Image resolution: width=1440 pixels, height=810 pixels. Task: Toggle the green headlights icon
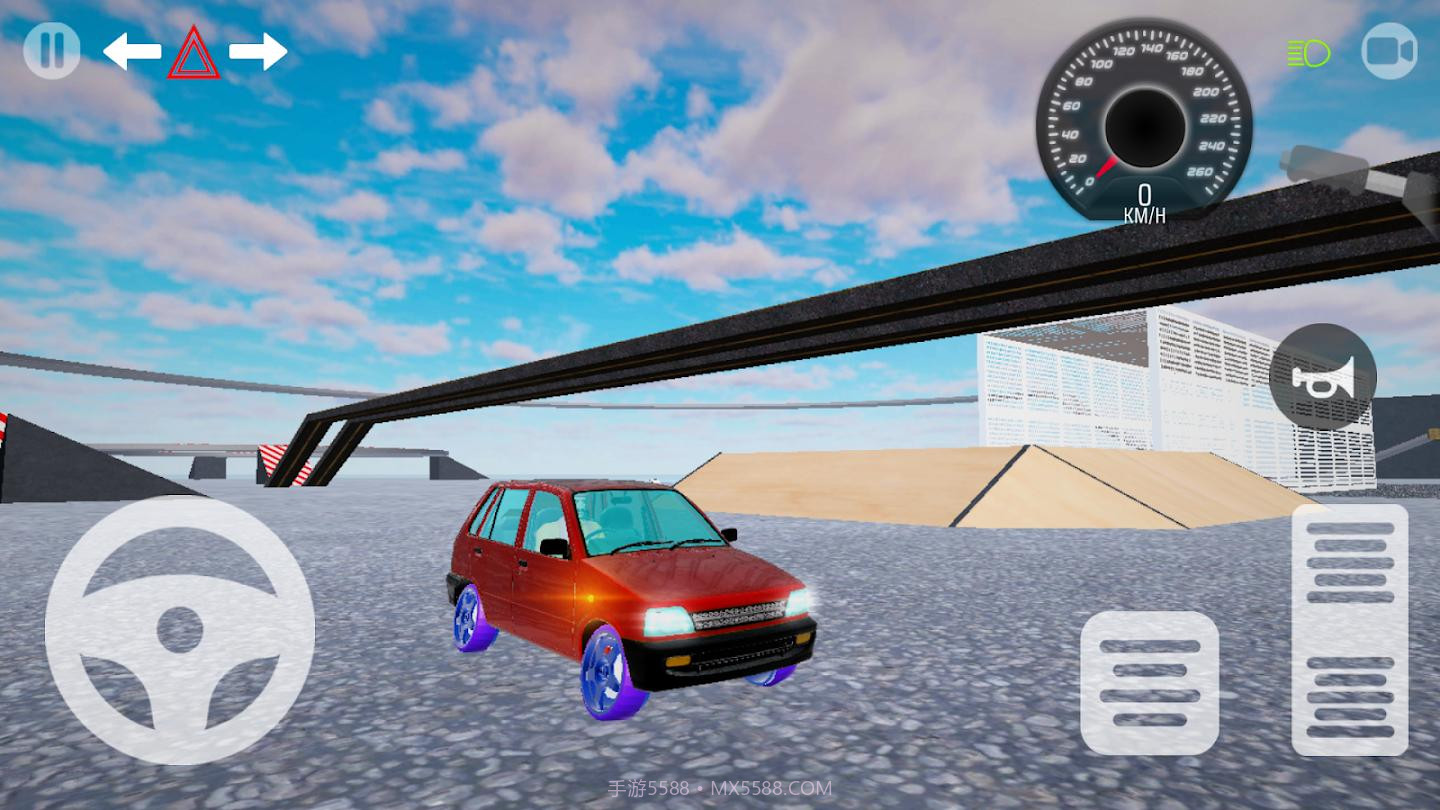tap(1309, 52)
